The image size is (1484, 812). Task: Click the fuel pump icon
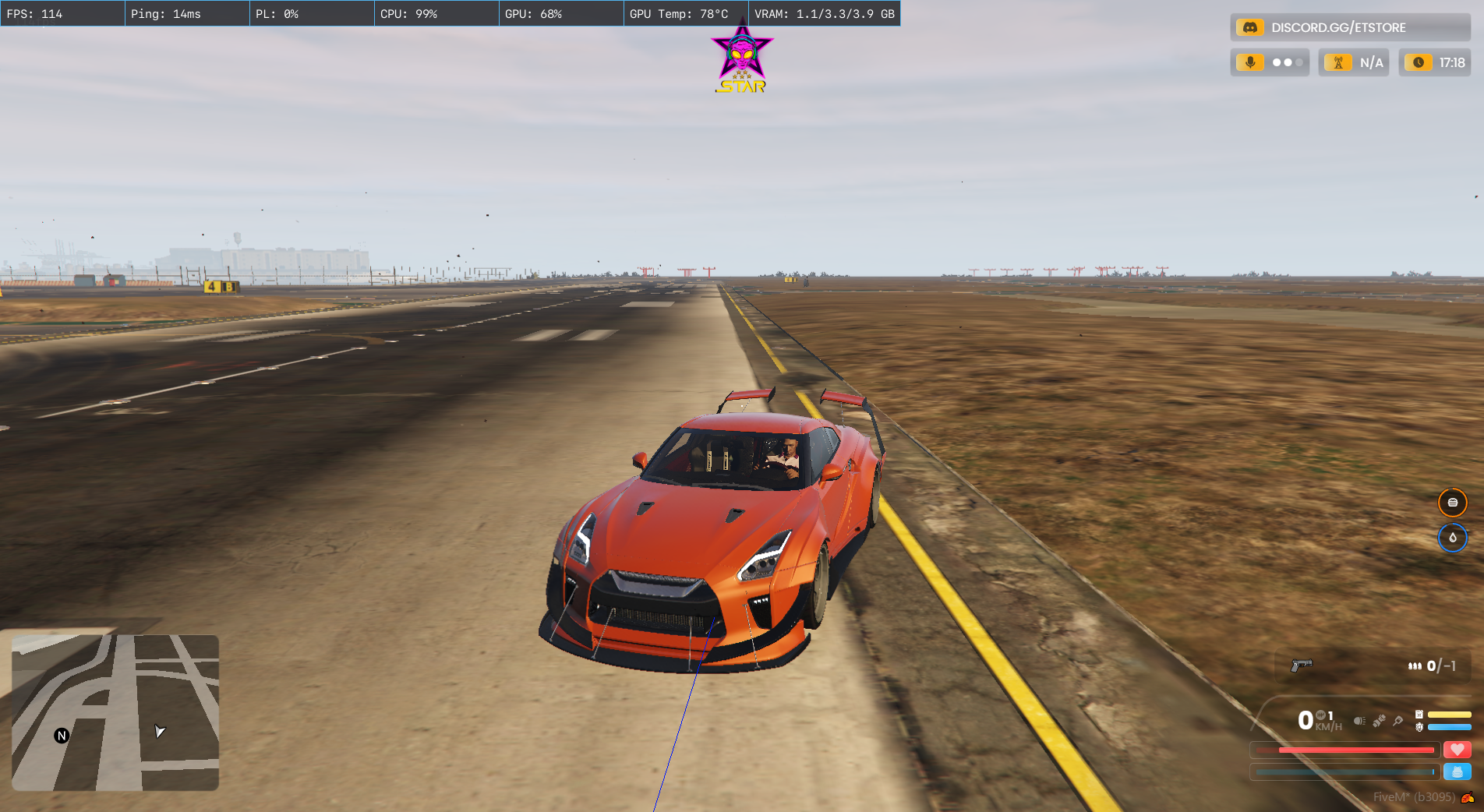(x=1419, y=715)
